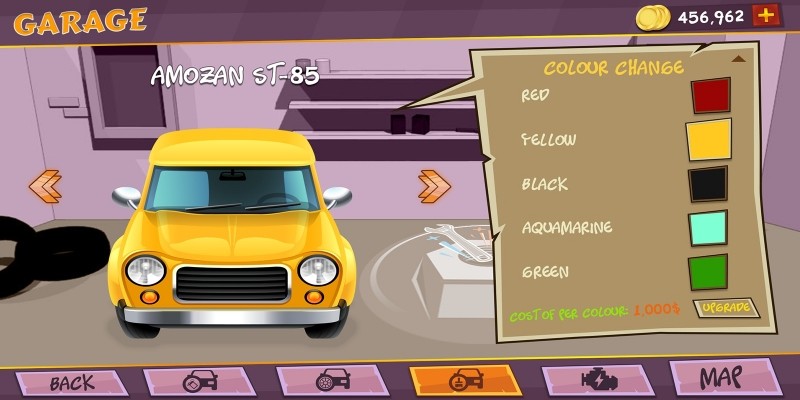800x400 pixels.
Task: Click the Upgrade button
Action: tap(726, 308)
